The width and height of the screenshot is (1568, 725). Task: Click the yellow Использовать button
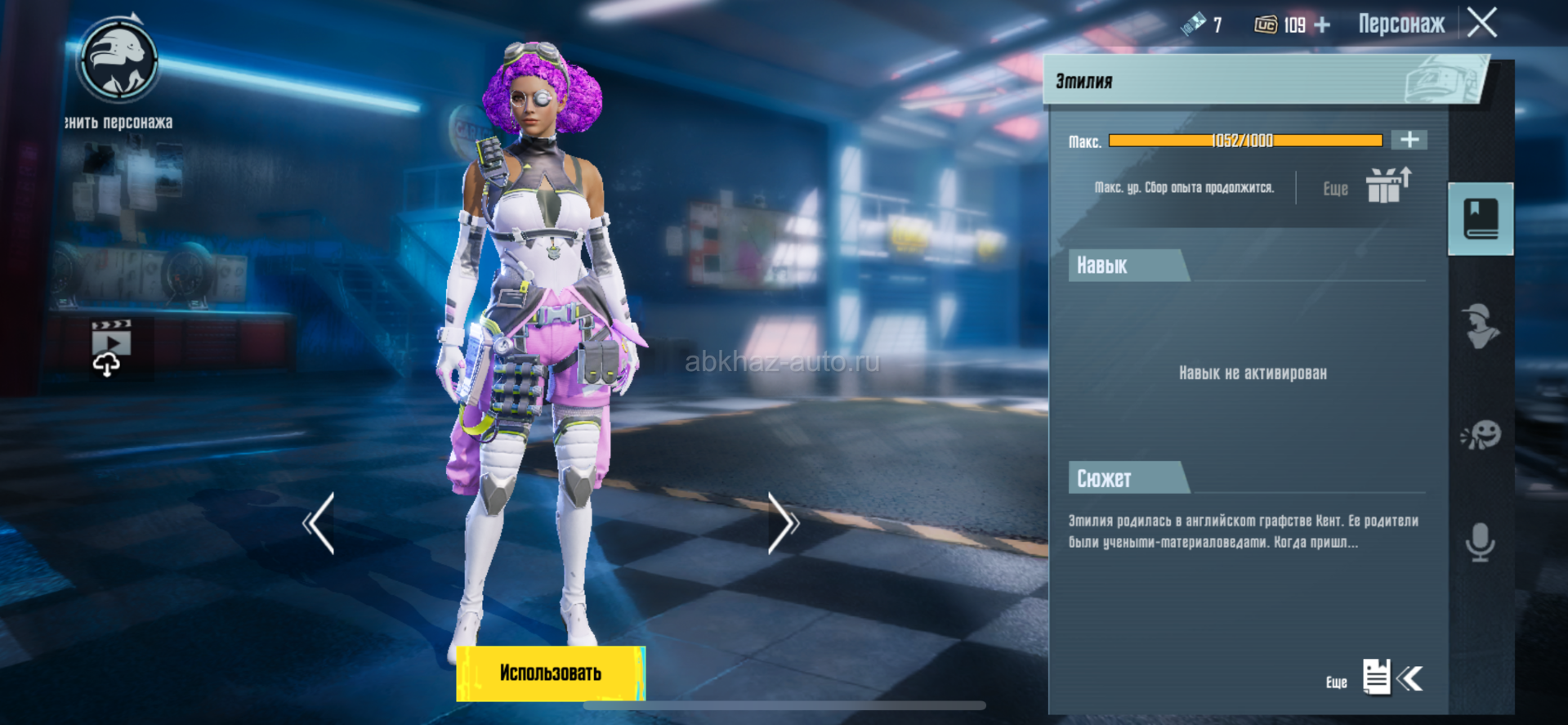pos(551,674)
